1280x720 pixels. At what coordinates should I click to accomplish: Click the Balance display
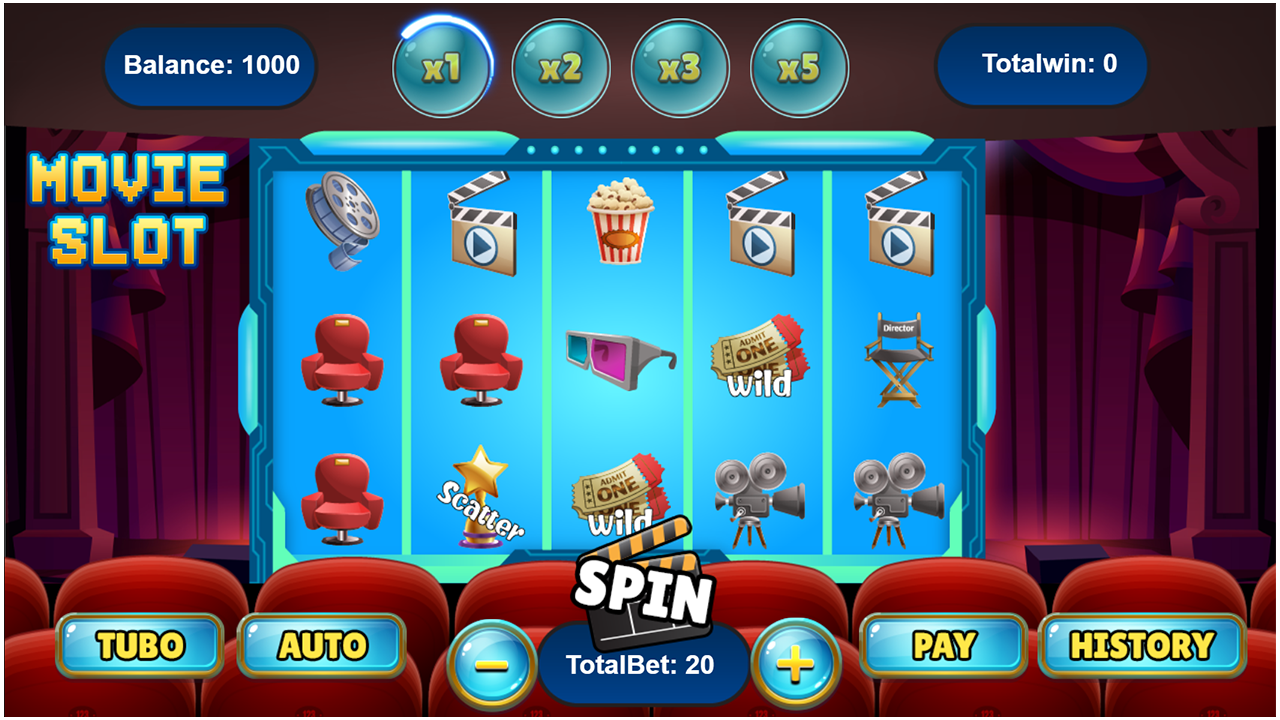210,66
